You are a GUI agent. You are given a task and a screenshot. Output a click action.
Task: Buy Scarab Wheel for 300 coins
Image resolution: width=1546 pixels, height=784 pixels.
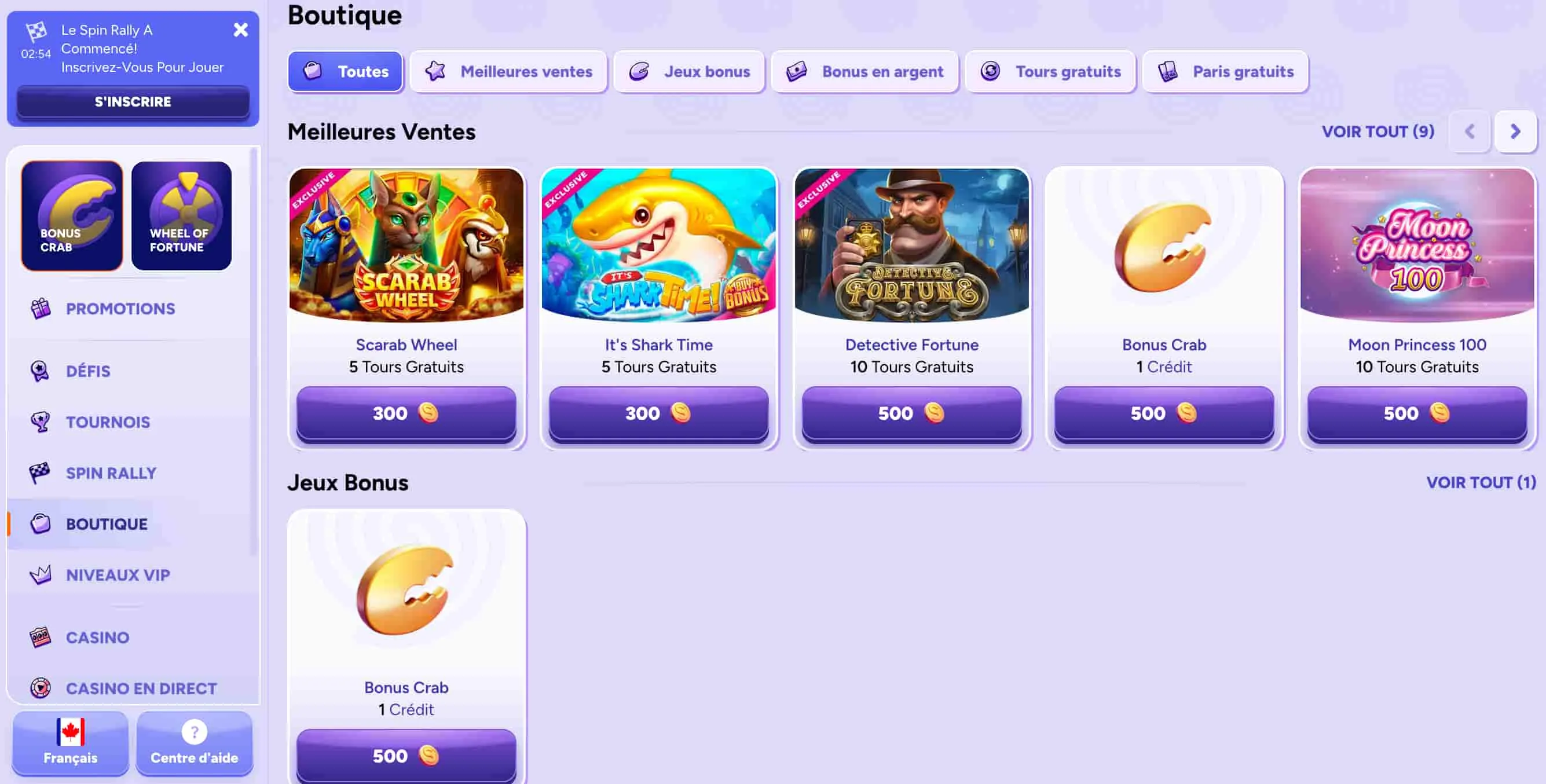(405, 413)
